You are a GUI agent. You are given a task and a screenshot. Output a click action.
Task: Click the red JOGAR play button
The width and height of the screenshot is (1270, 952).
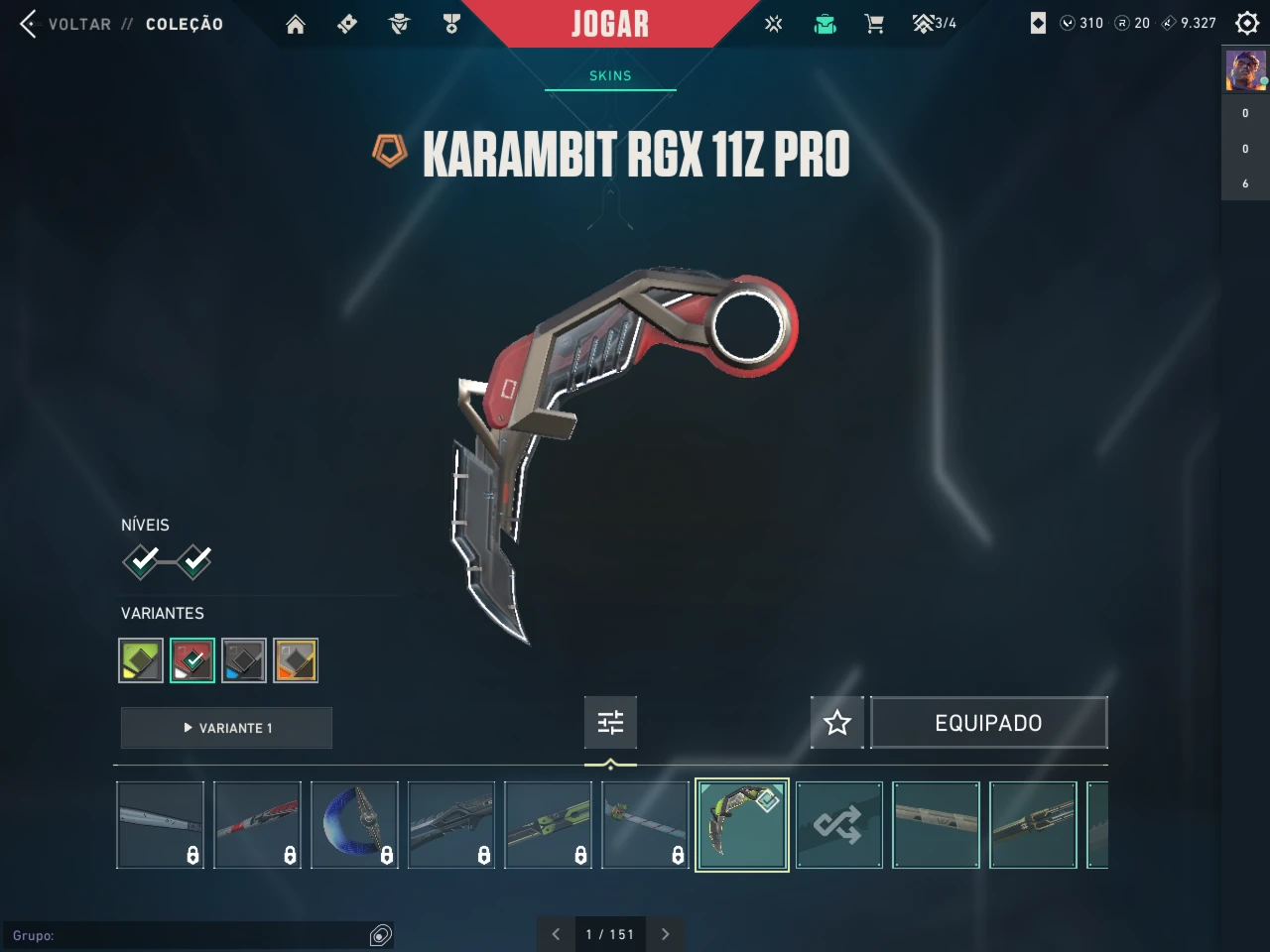609,24
